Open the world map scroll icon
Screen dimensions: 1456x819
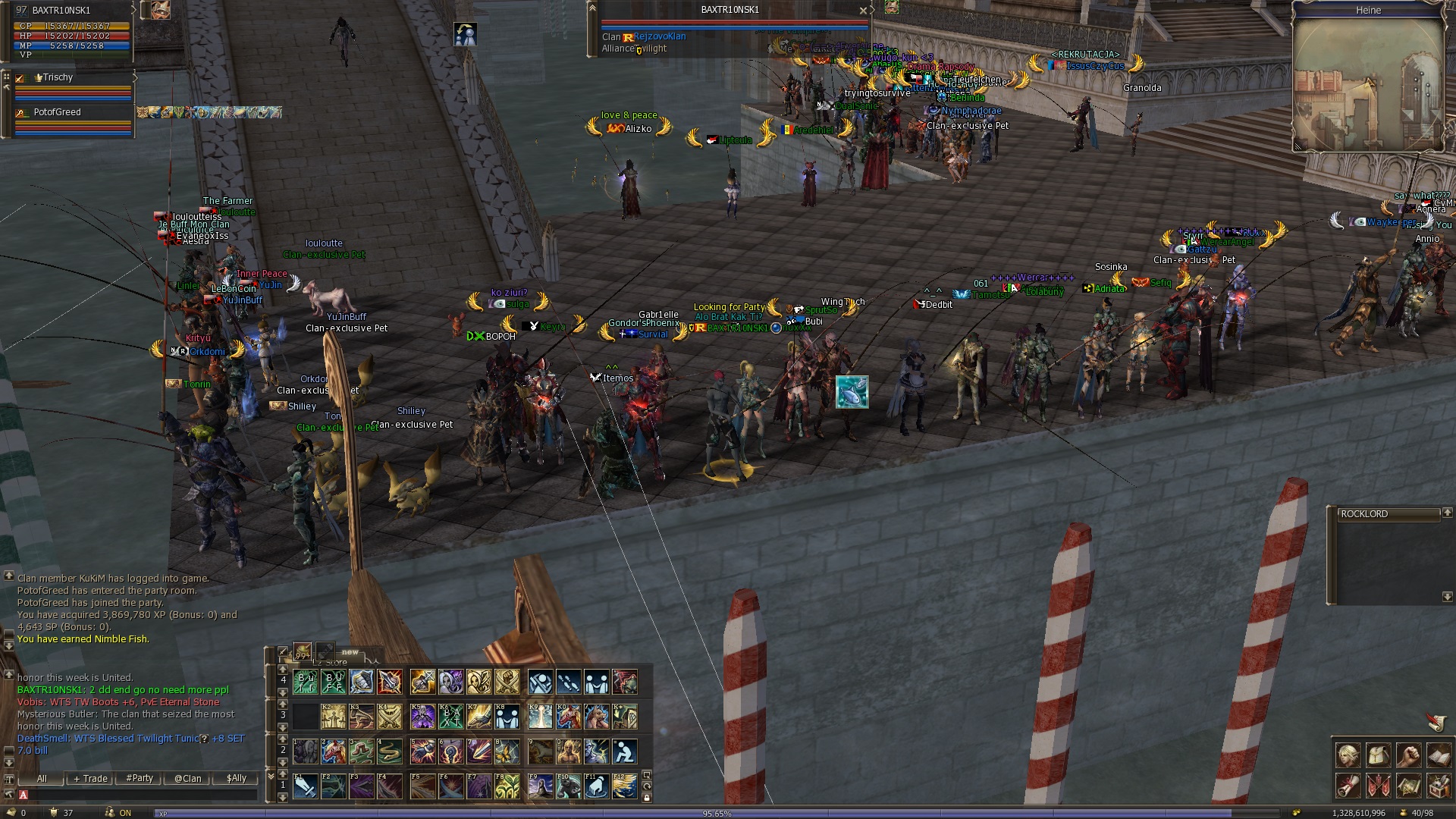click(x=1408, y=786)
